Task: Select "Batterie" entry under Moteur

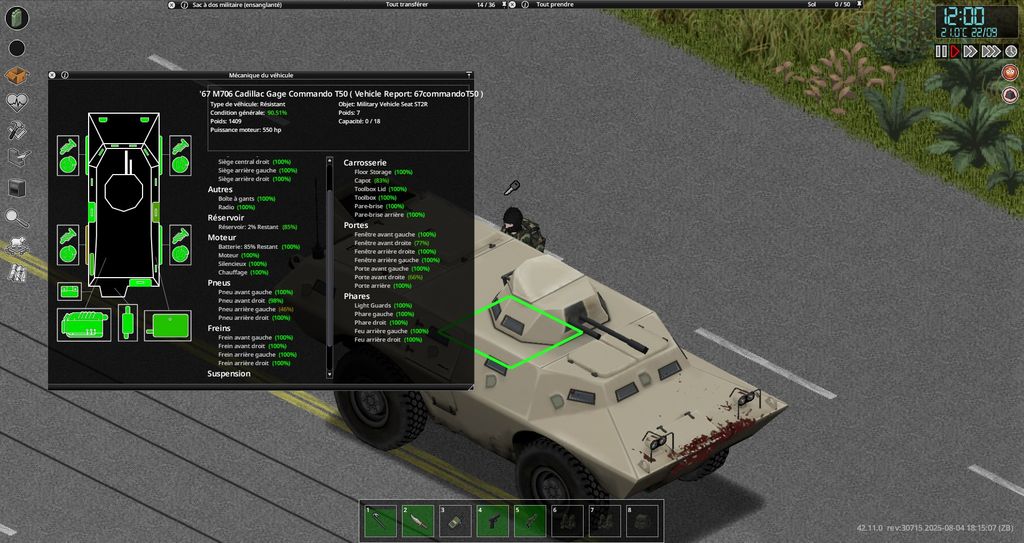Action: click(237, 247)
